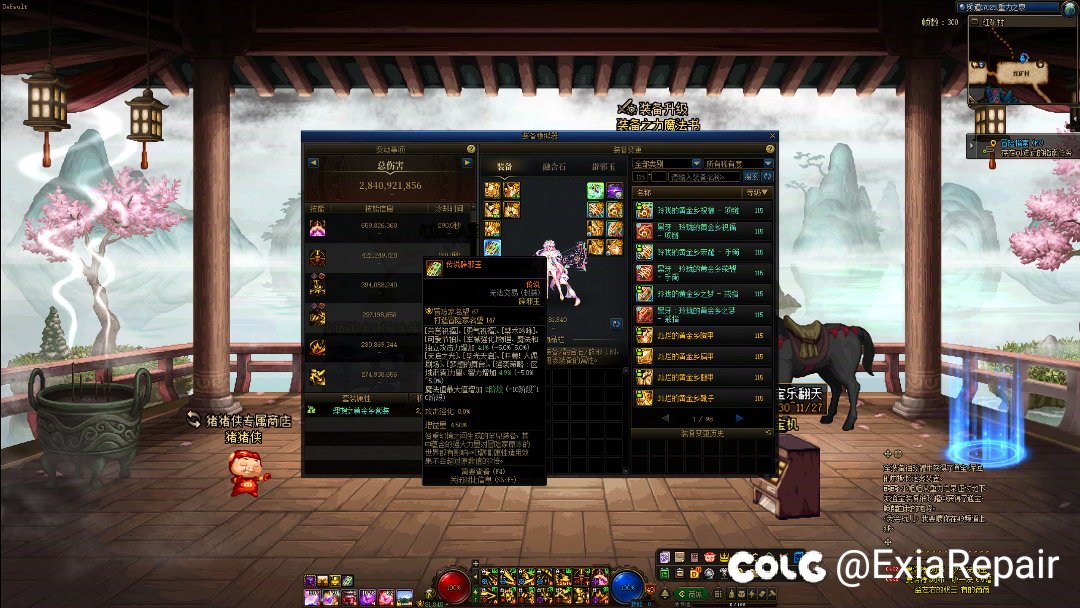The width and height of the screenshot is (1080, 608).
Task: Show previous damage statistic with left arrow
Action: point(313,162)
